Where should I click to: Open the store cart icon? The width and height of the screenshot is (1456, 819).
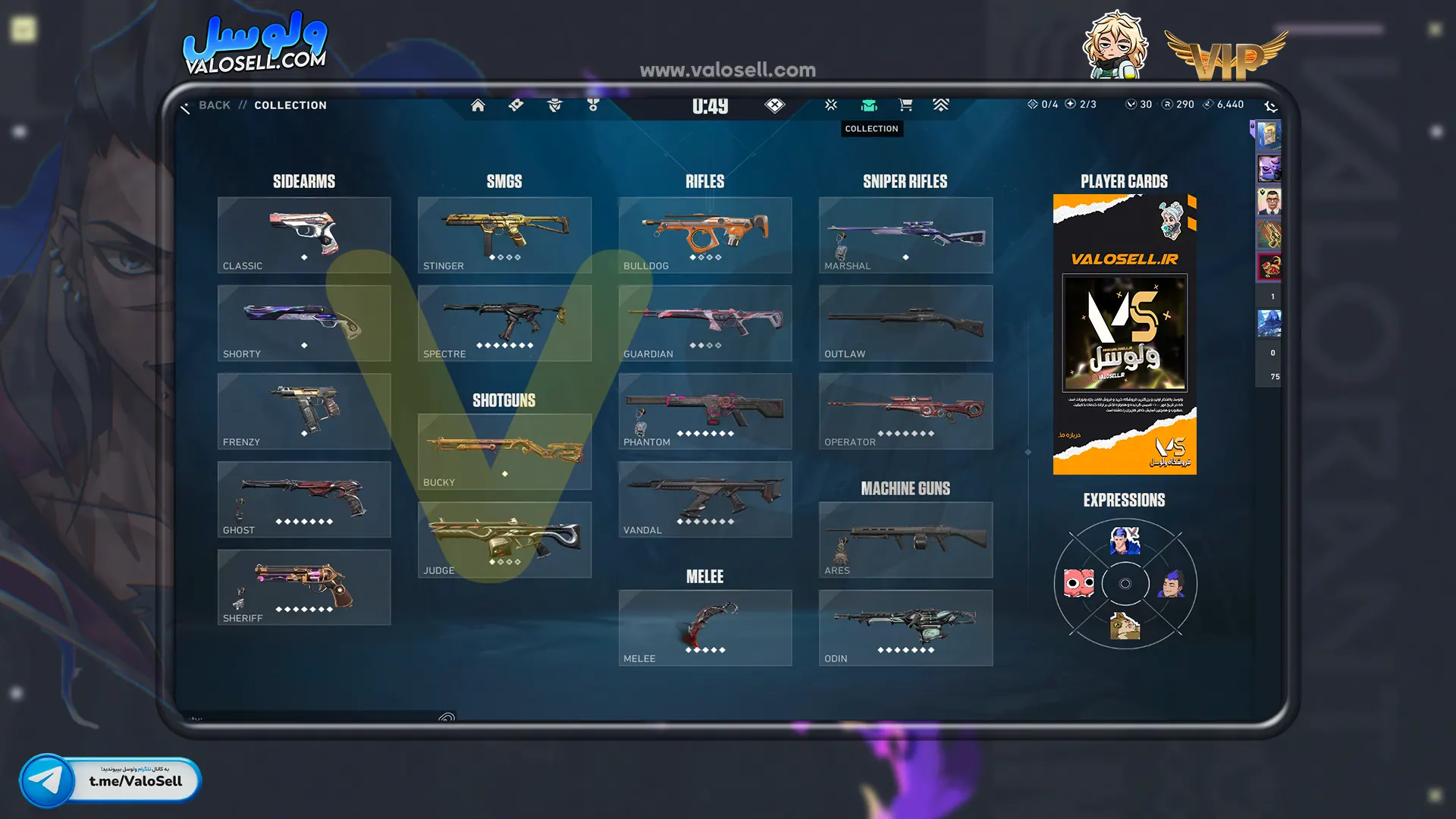pos(905,105)
